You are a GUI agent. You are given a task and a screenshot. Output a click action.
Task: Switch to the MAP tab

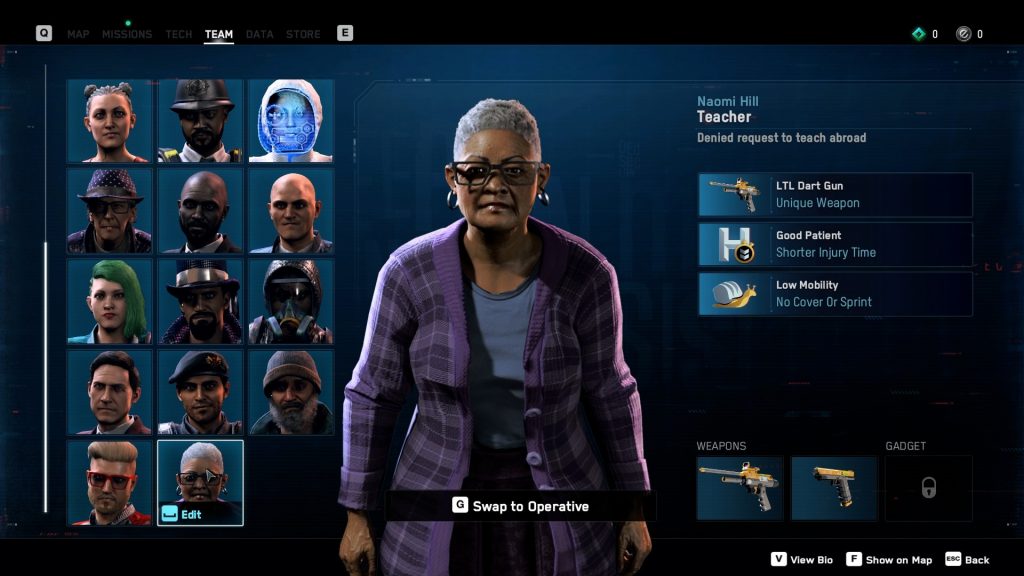point(78,34)
